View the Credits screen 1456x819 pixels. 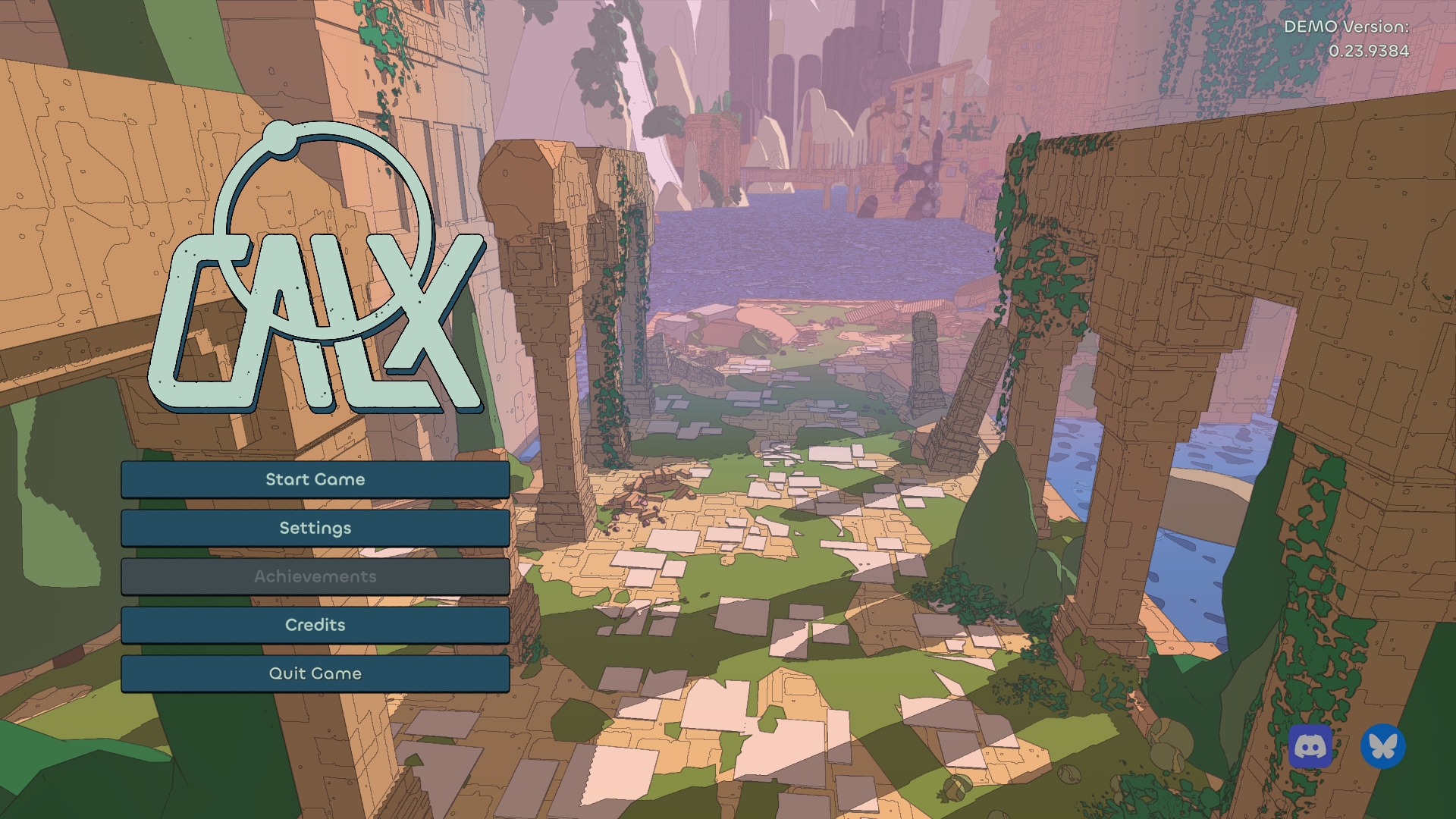pyautogui.click(x=315, y=625)
